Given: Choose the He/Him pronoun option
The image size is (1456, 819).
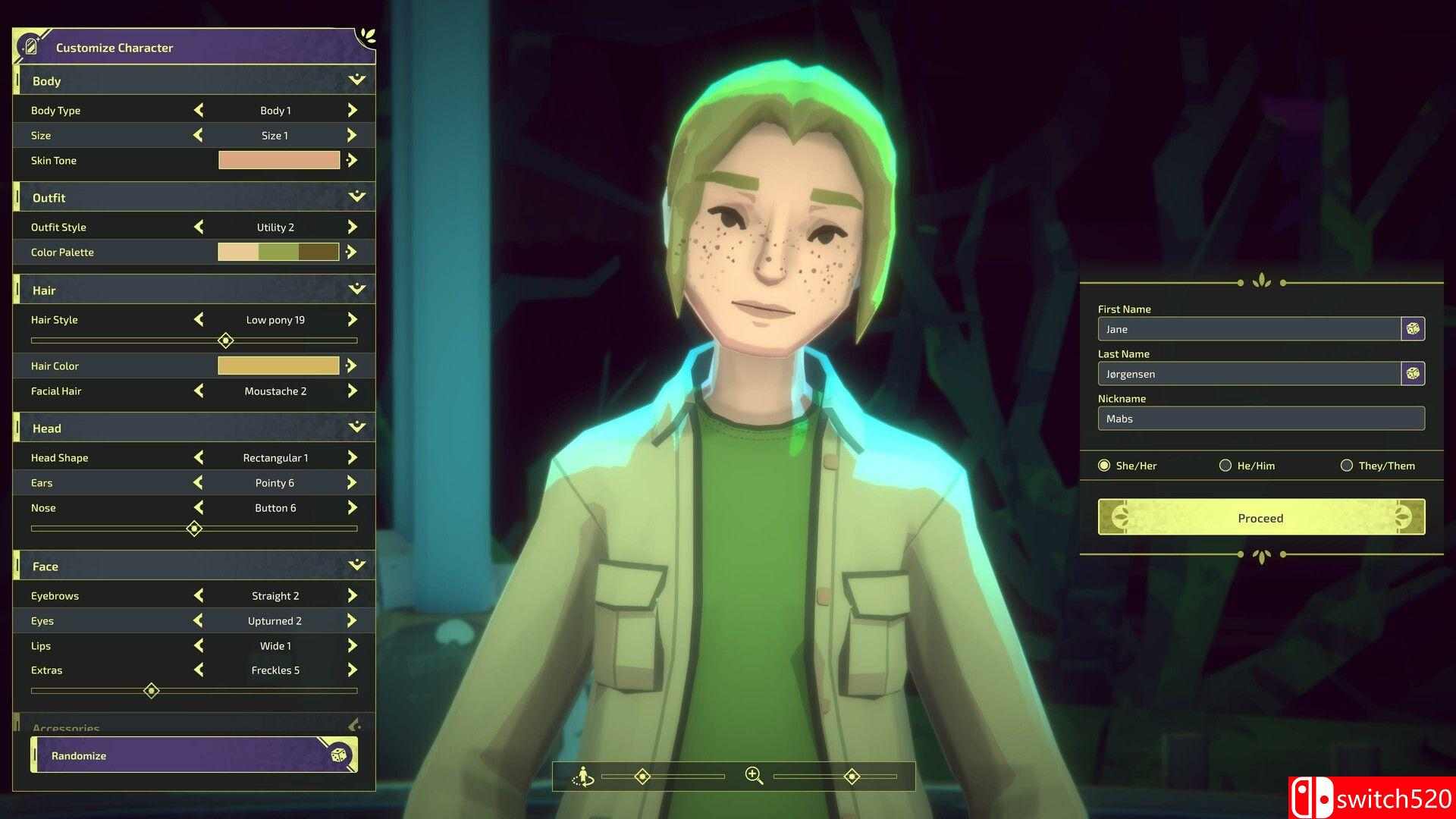Looking at the screenshot, I should [x=1225, y=465].
